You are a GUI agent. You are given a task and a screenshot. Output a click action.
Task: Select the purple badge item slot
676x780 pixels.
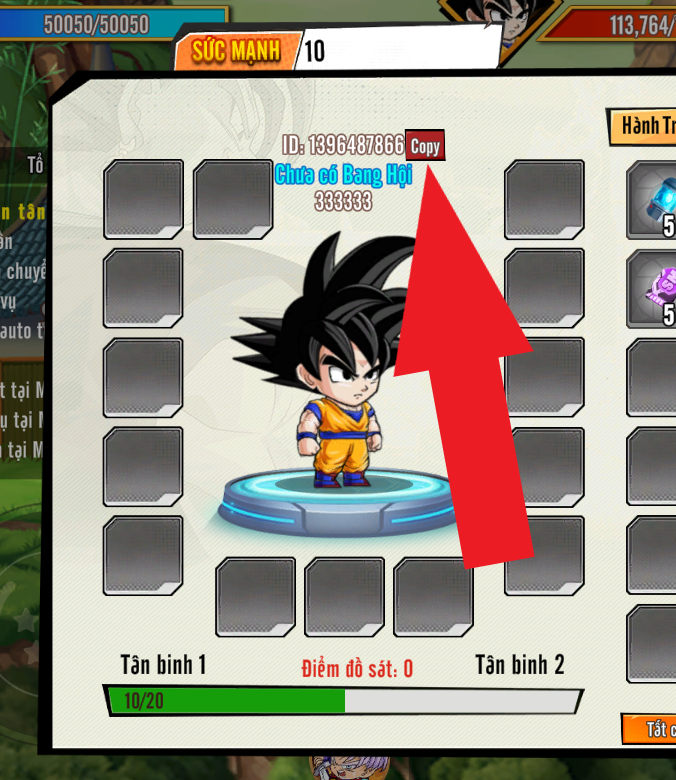(x=652, y=289)
